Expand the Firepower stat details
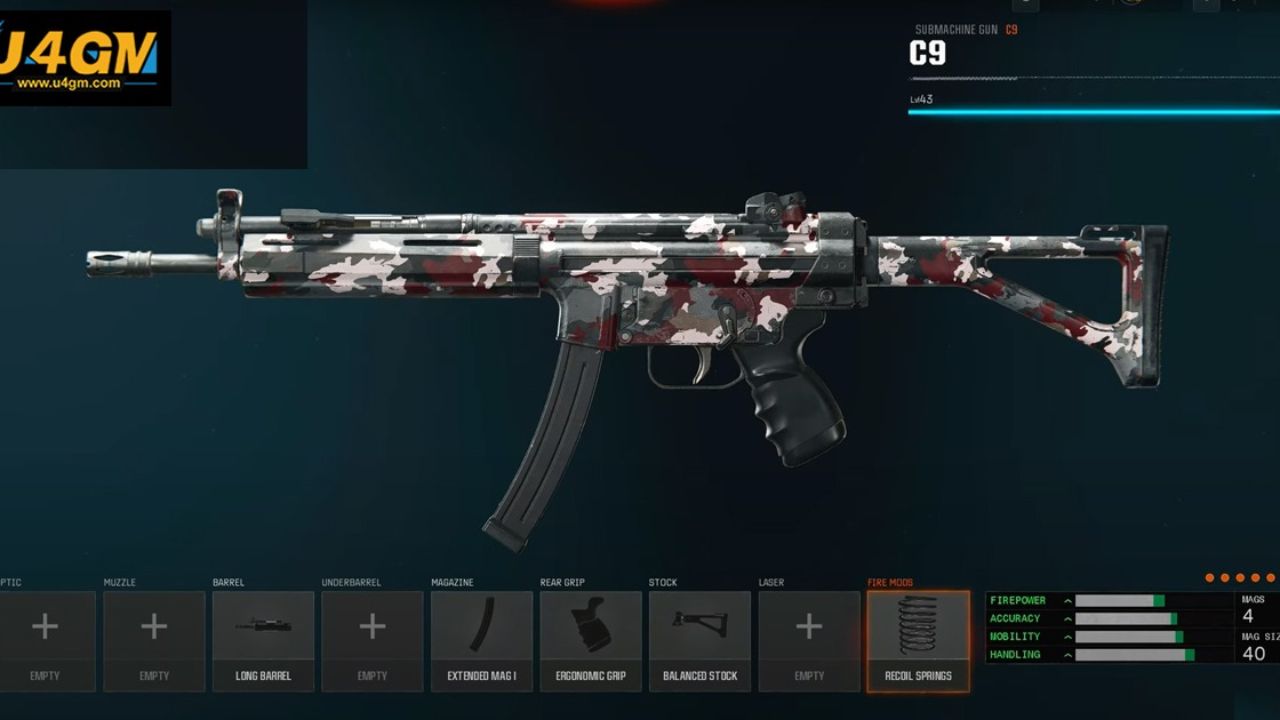The width and height of the screenshot is (1280, 720). pos(1068,600)
